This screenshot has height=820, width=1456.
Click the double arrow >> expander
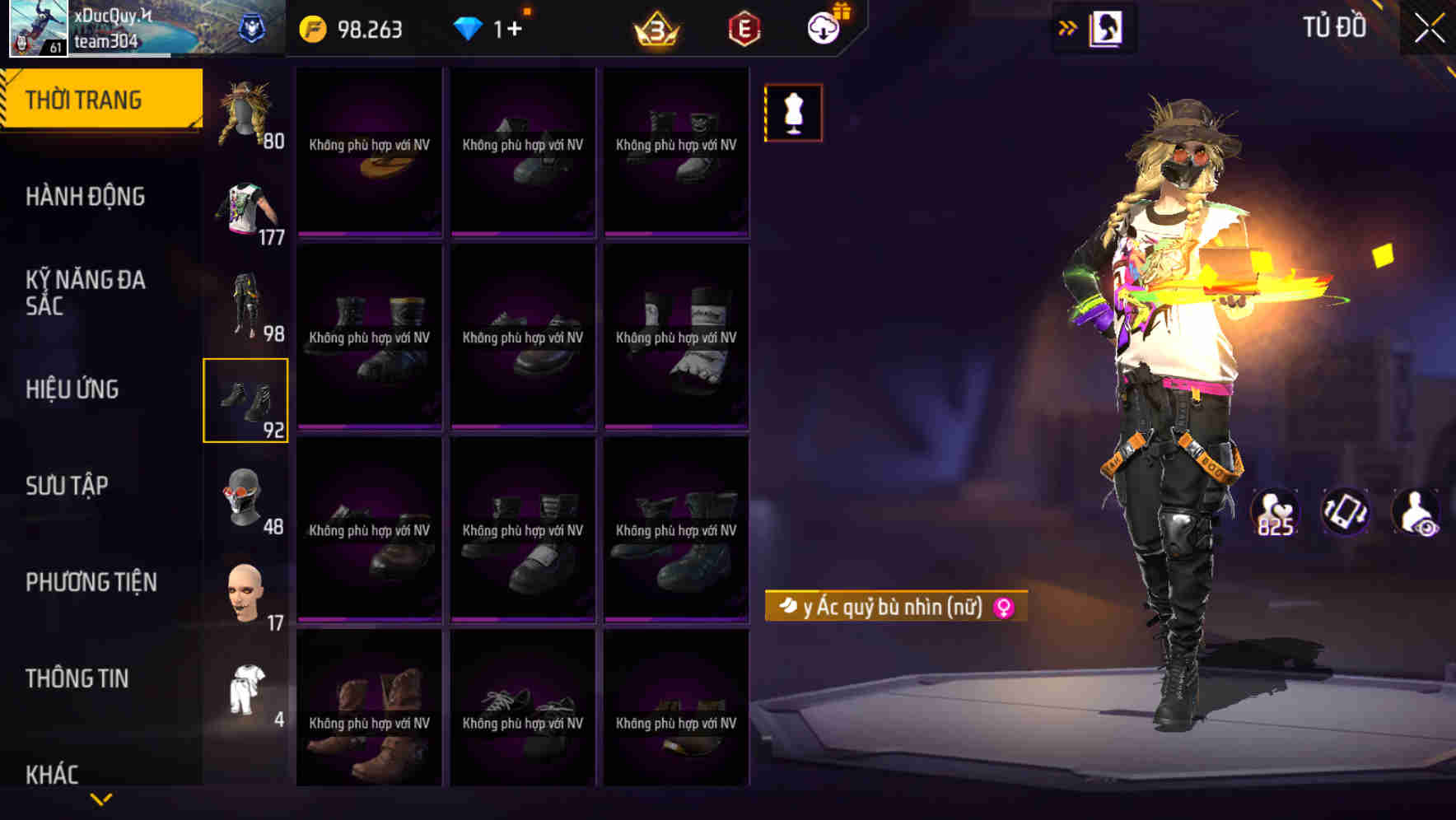tap(1067, 27)
